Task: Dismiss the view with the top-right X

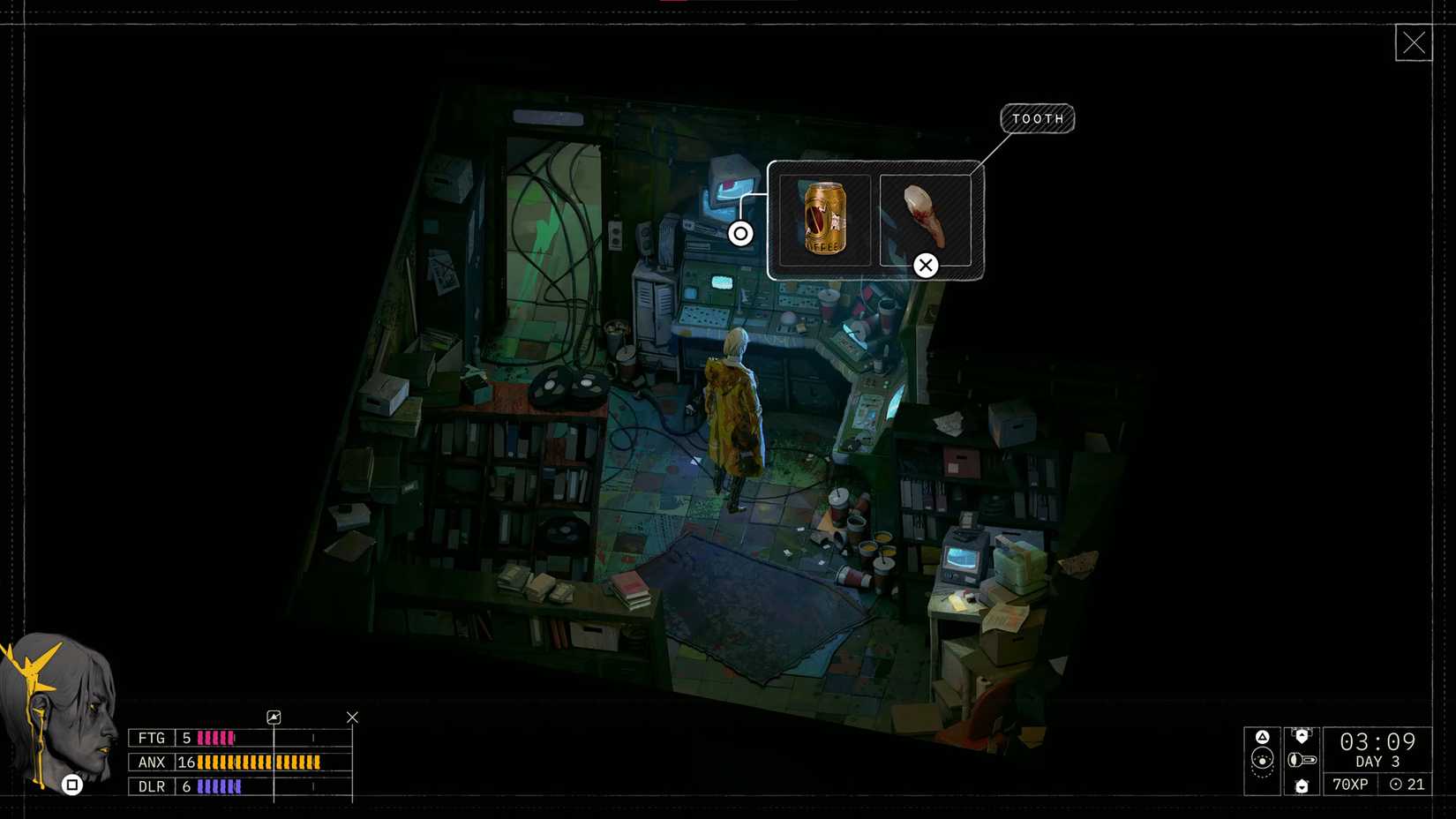Action: point(1415,41)
